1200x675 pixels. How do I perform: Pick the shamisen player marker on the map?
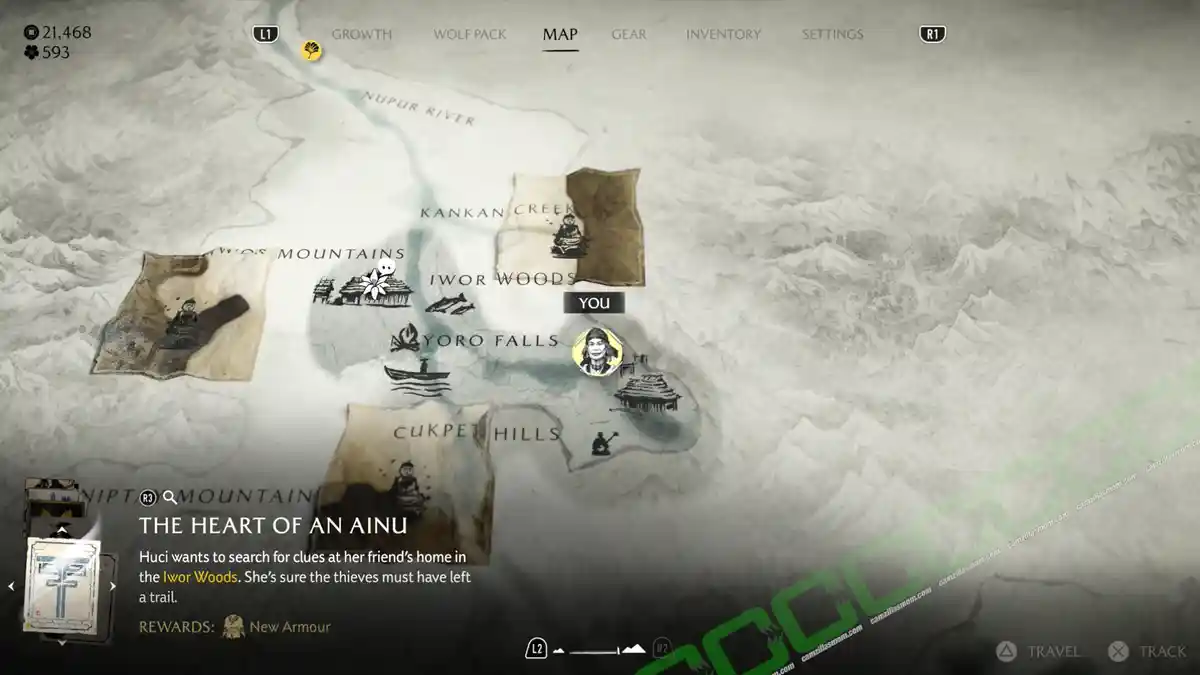[x=603, y=443]
